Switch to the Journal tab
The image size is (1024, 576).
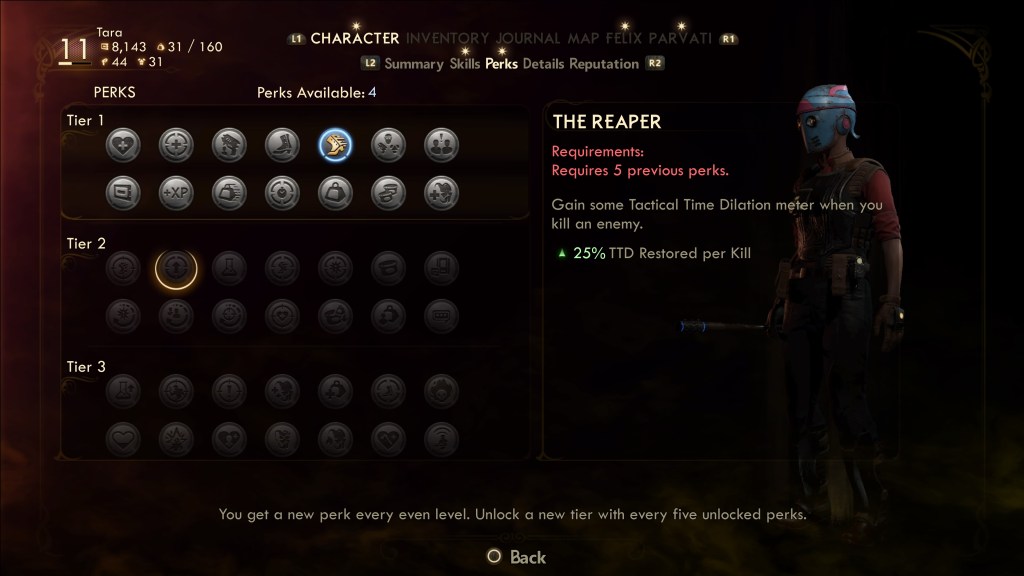click(x=529, y=39)
